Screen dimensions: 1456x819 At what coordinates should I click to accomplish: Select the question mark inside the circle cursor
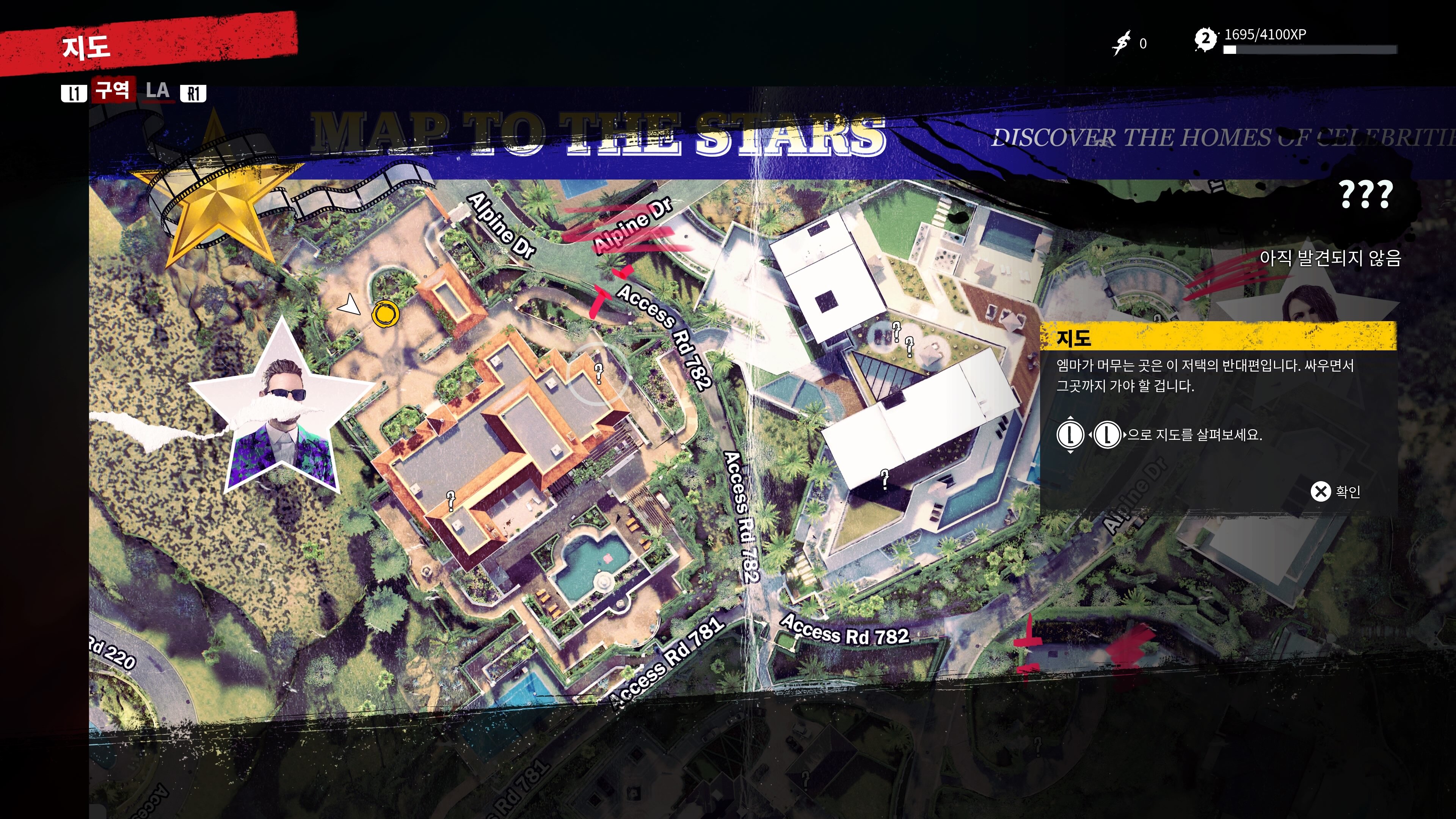point(599,373)
